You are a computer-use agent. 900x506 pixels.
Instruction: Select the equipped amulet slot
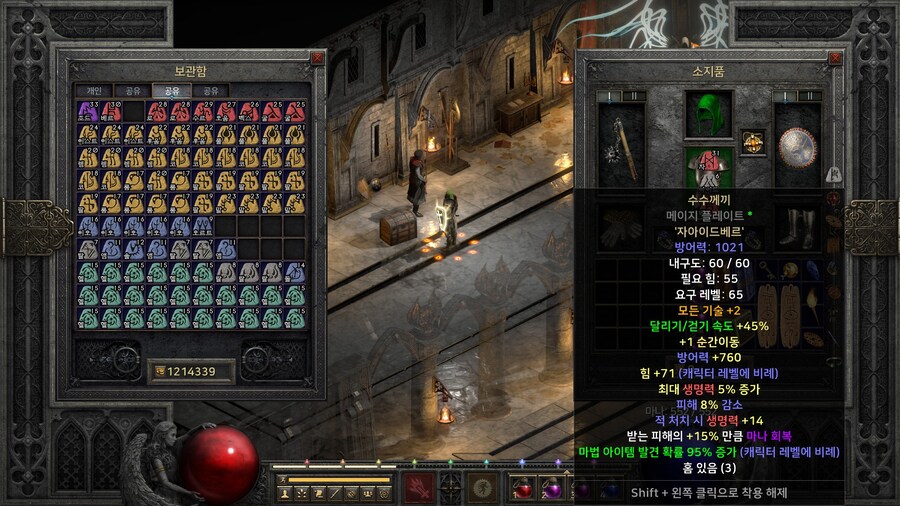click(x=752, y=141)
